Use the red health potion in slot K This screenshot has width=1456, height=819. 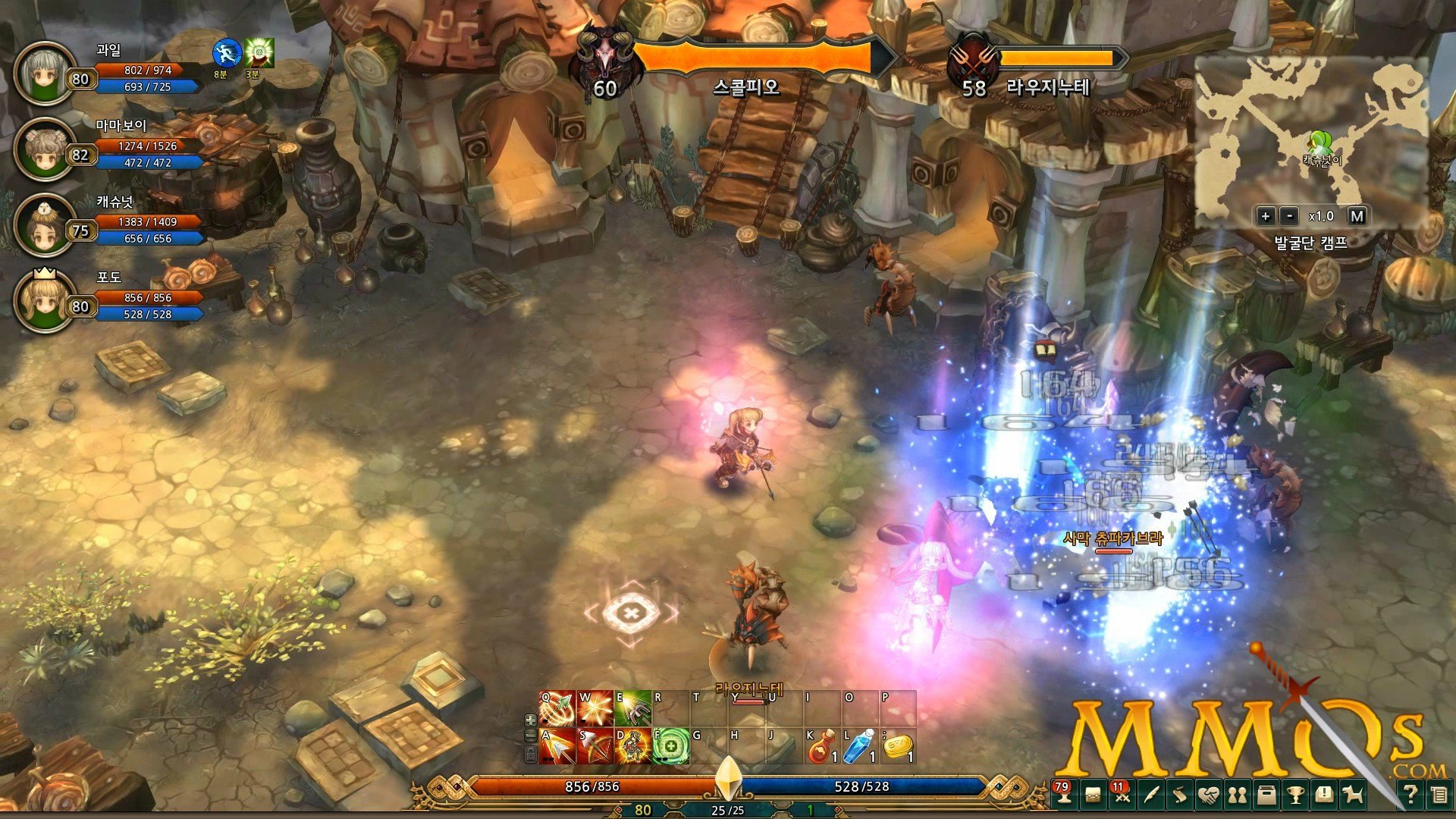(824, 746)
